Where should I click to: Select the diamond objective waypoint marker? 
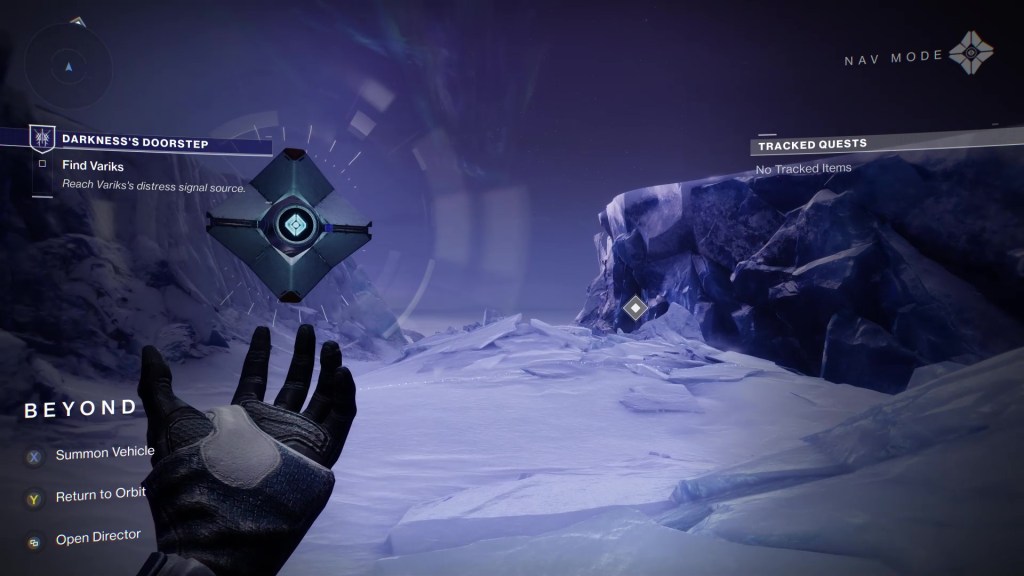pos(634,308)
